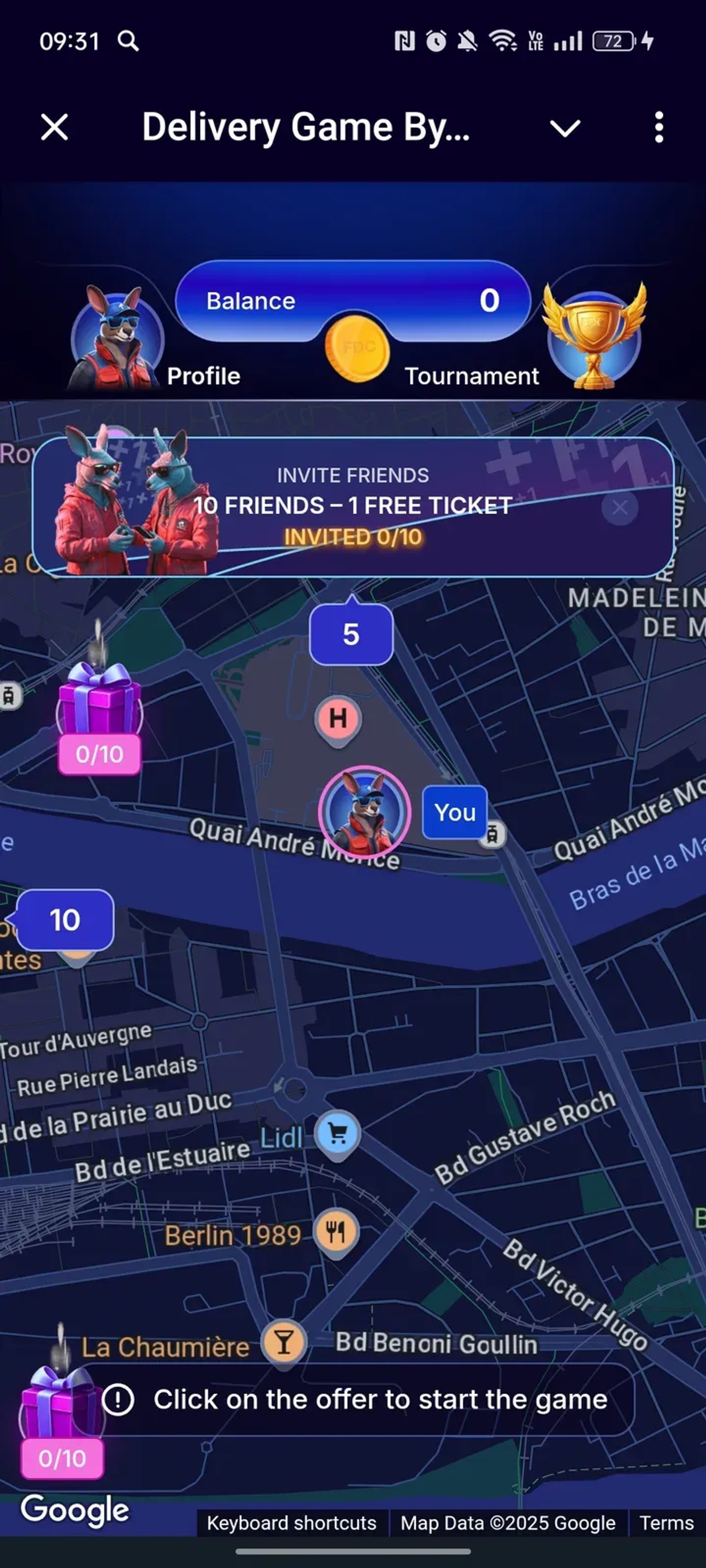The width and height of the screenshot is (706, 1568).
Task: Click the 0/10 progress badge on the gift
Action: [100, 755]
